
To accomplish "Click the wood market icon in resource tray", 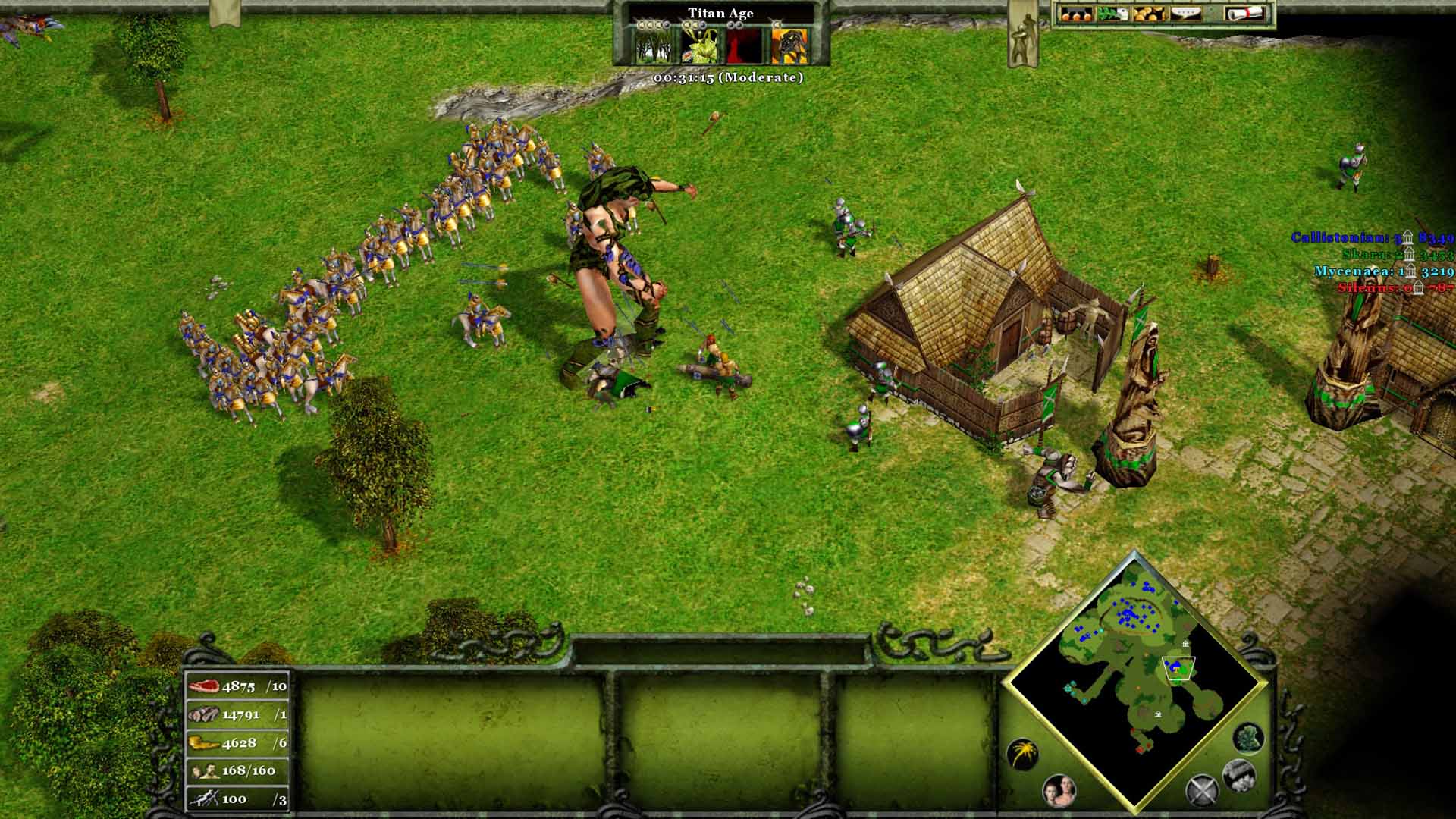I will coord(1112,14).
